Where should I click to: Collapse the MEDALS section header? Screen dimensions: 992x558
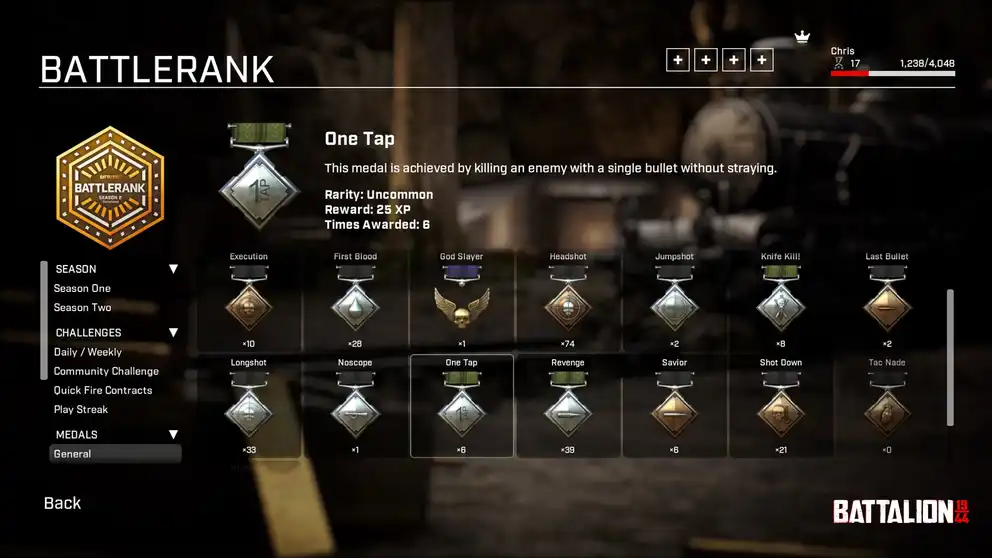coord(173,435)
